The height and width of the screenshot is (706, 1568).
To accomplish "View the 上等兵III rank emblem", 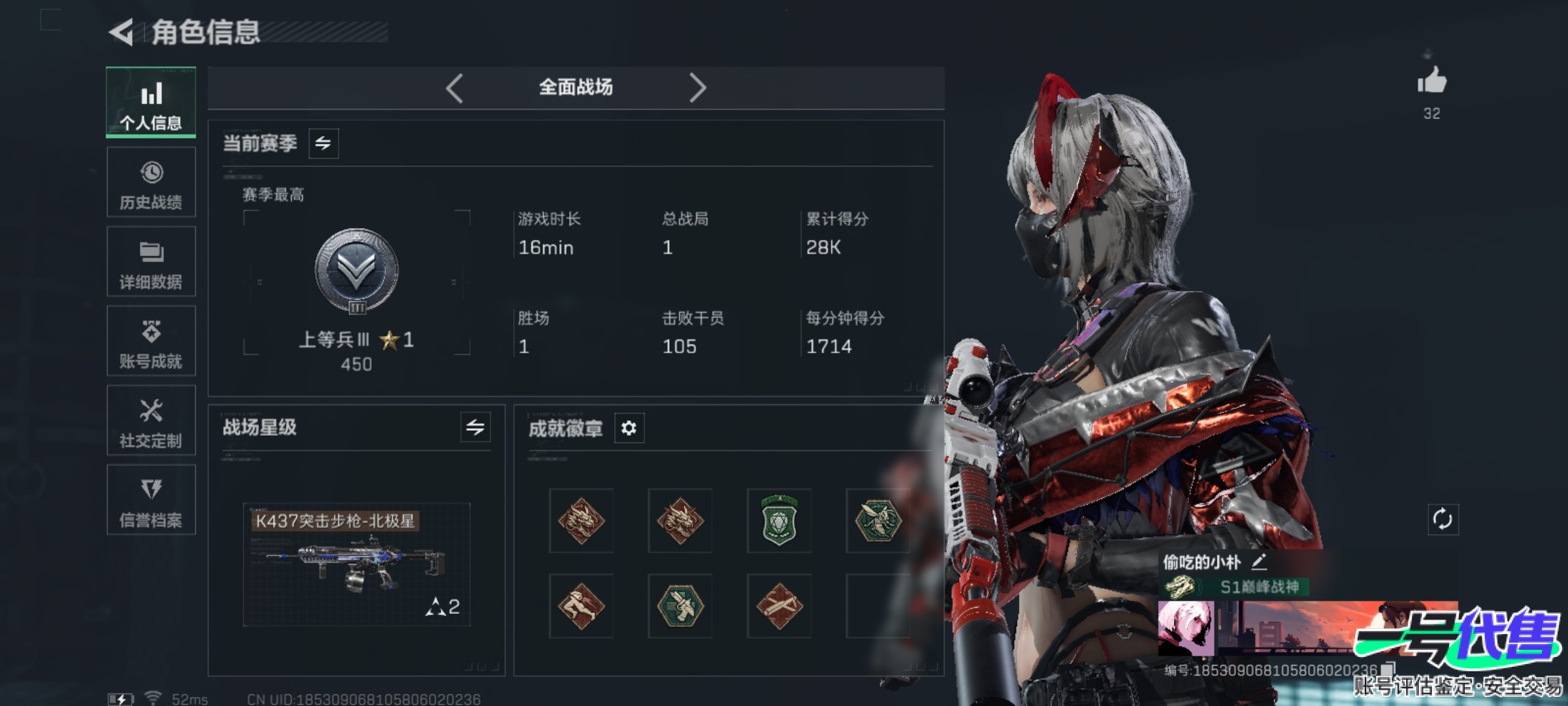I will [x=357, y=271].
